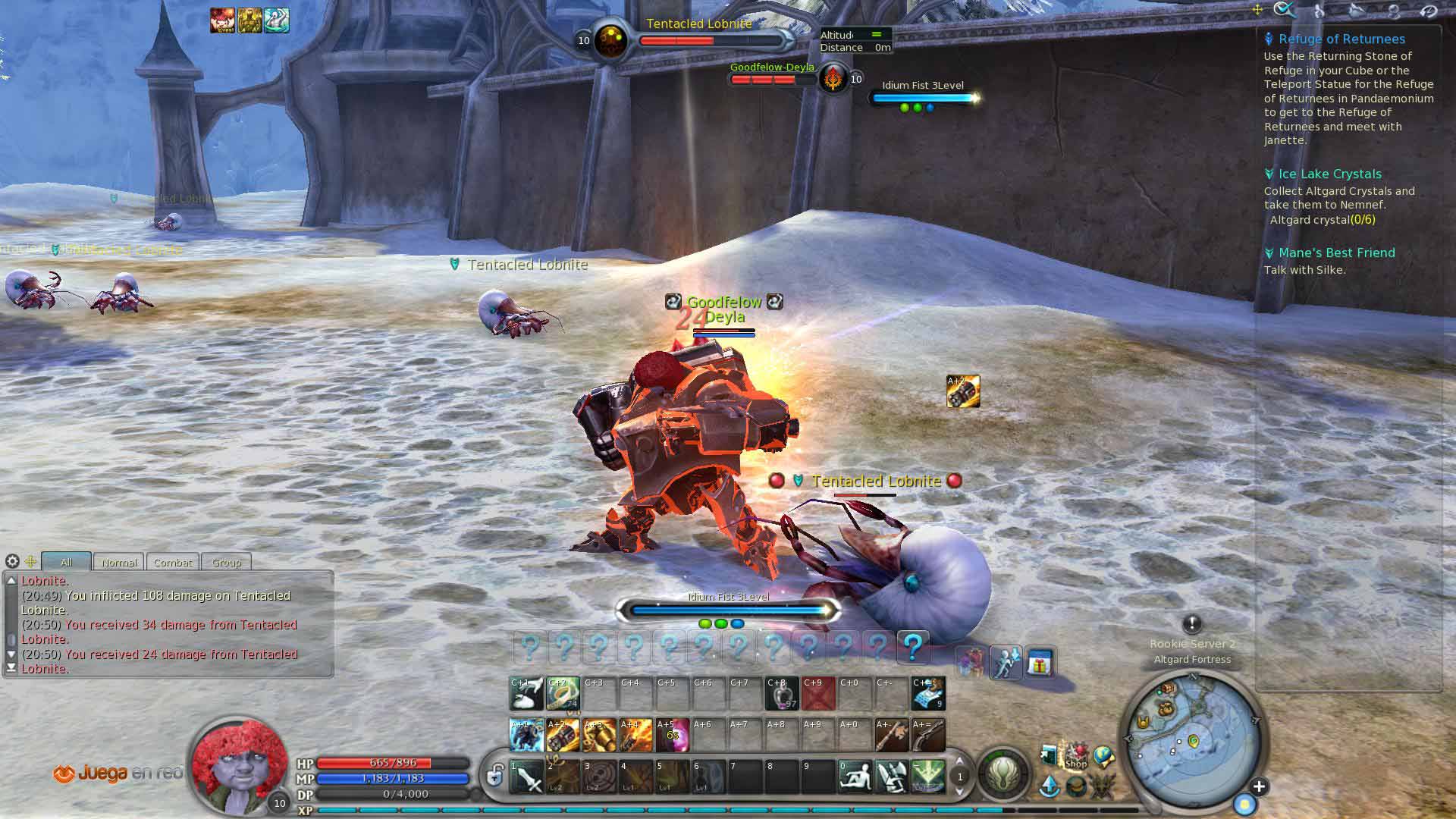Select the Tentacled Lobnite target portrait
The height and width of the screenshot is (819, 1456).
(610, 40)
